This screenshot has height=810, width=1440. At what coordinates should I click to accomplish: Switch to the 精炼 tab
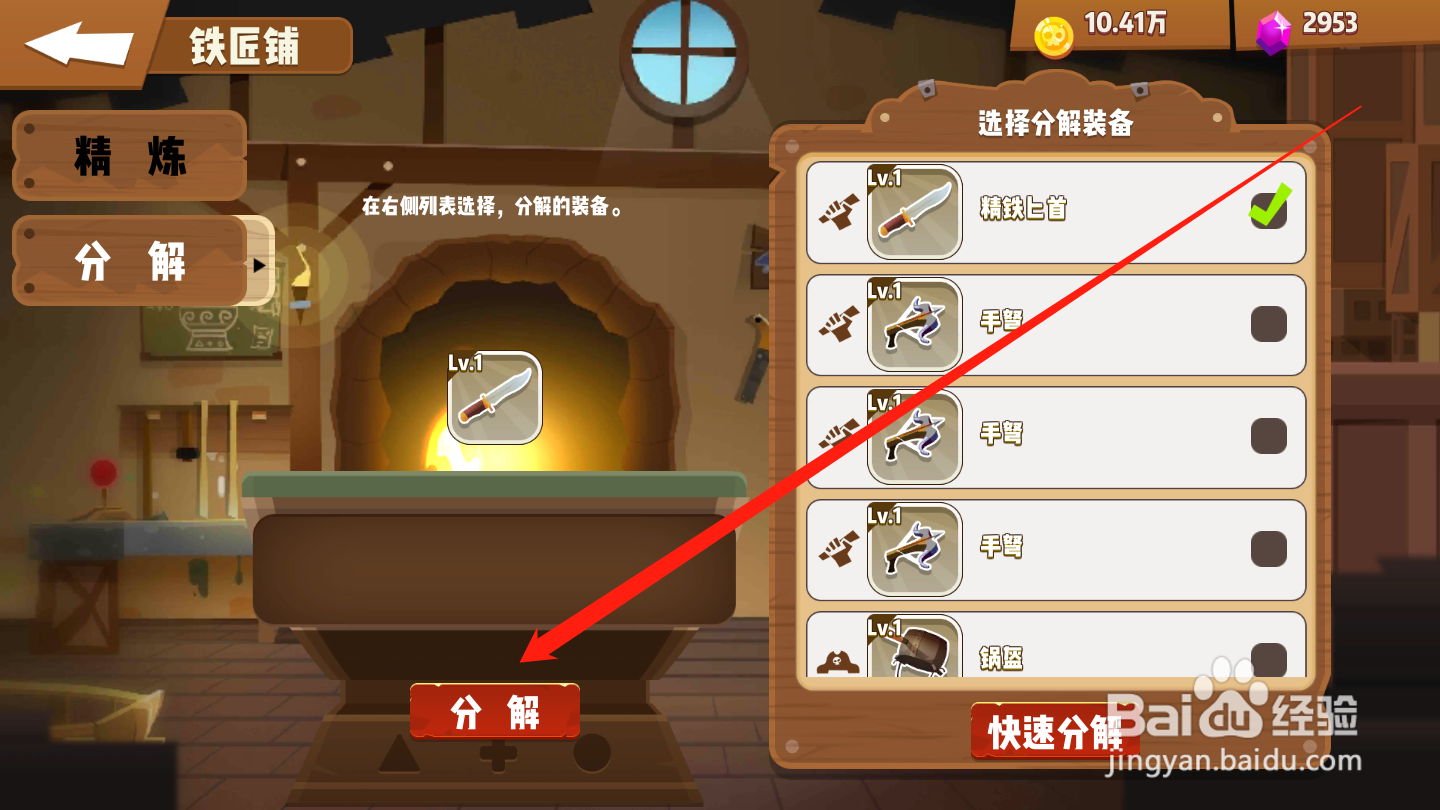[x=127, y=155]
